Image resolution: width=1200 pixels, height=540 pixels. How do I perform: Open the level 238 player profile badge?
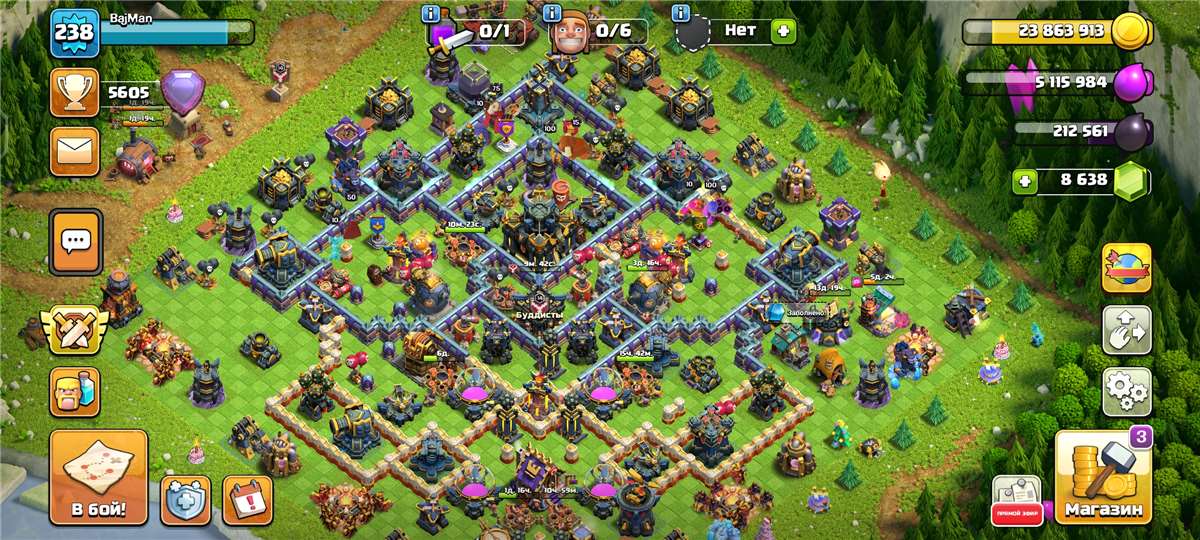point(74,33)
